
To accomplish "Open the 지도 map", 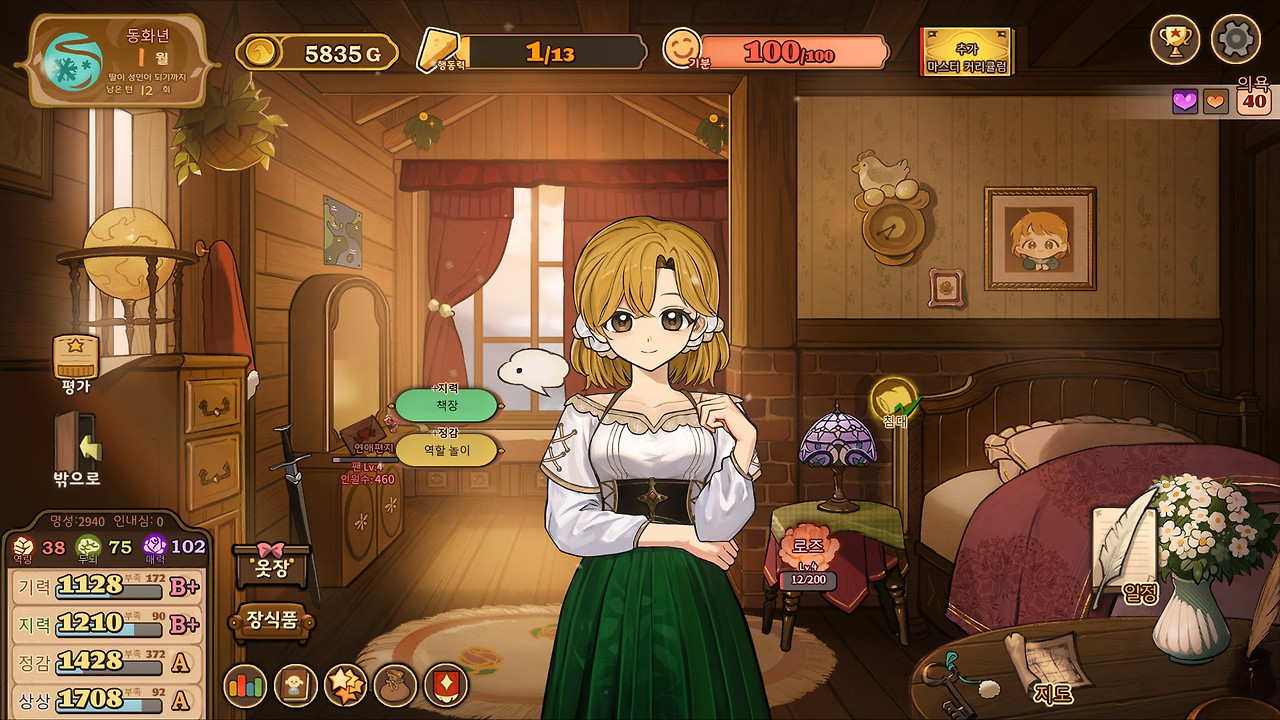I will click(1045, 665).
